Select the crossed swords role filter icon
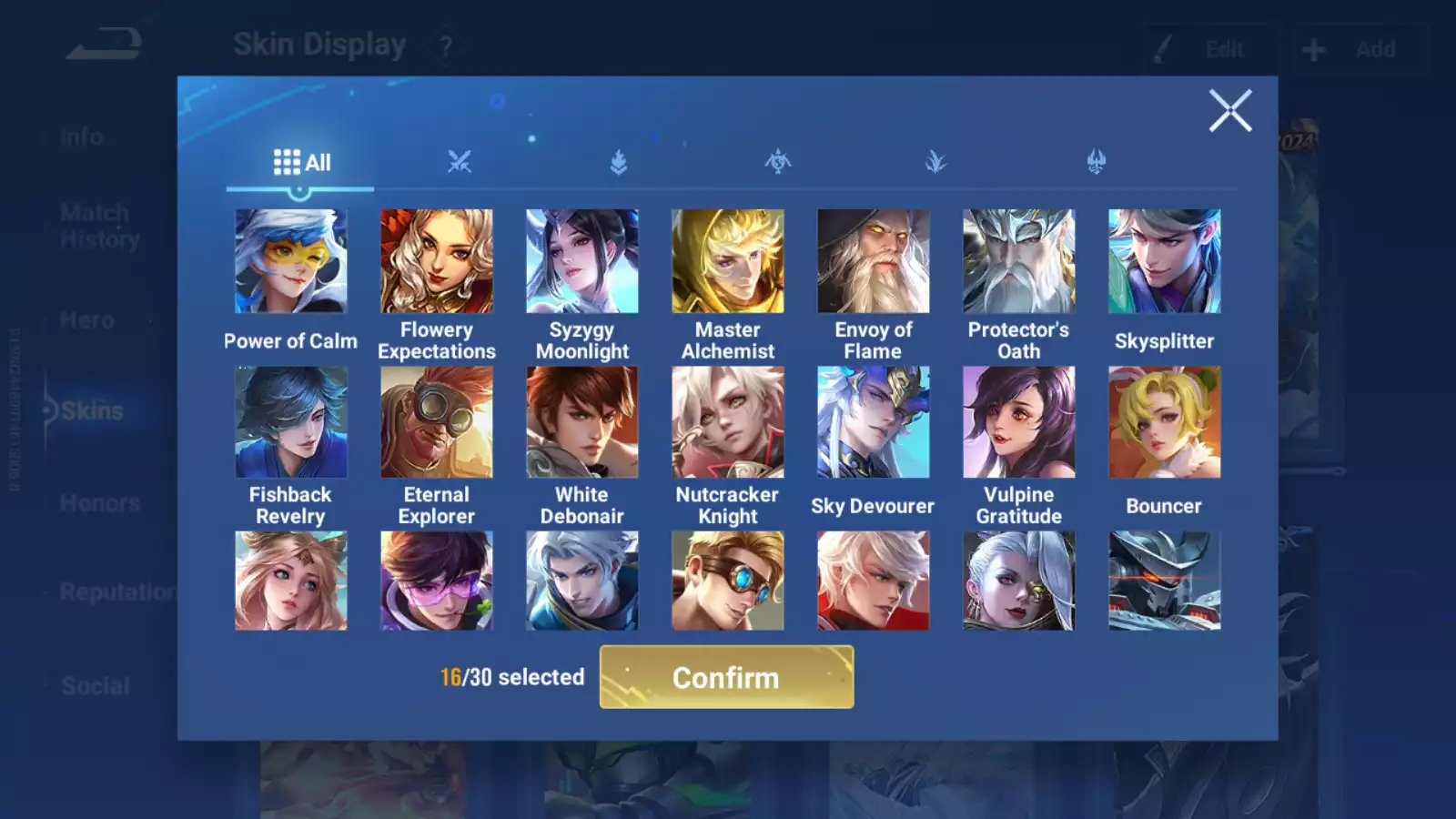Image resolution: width=1456 pixels, height=819 pixels. 460,159
